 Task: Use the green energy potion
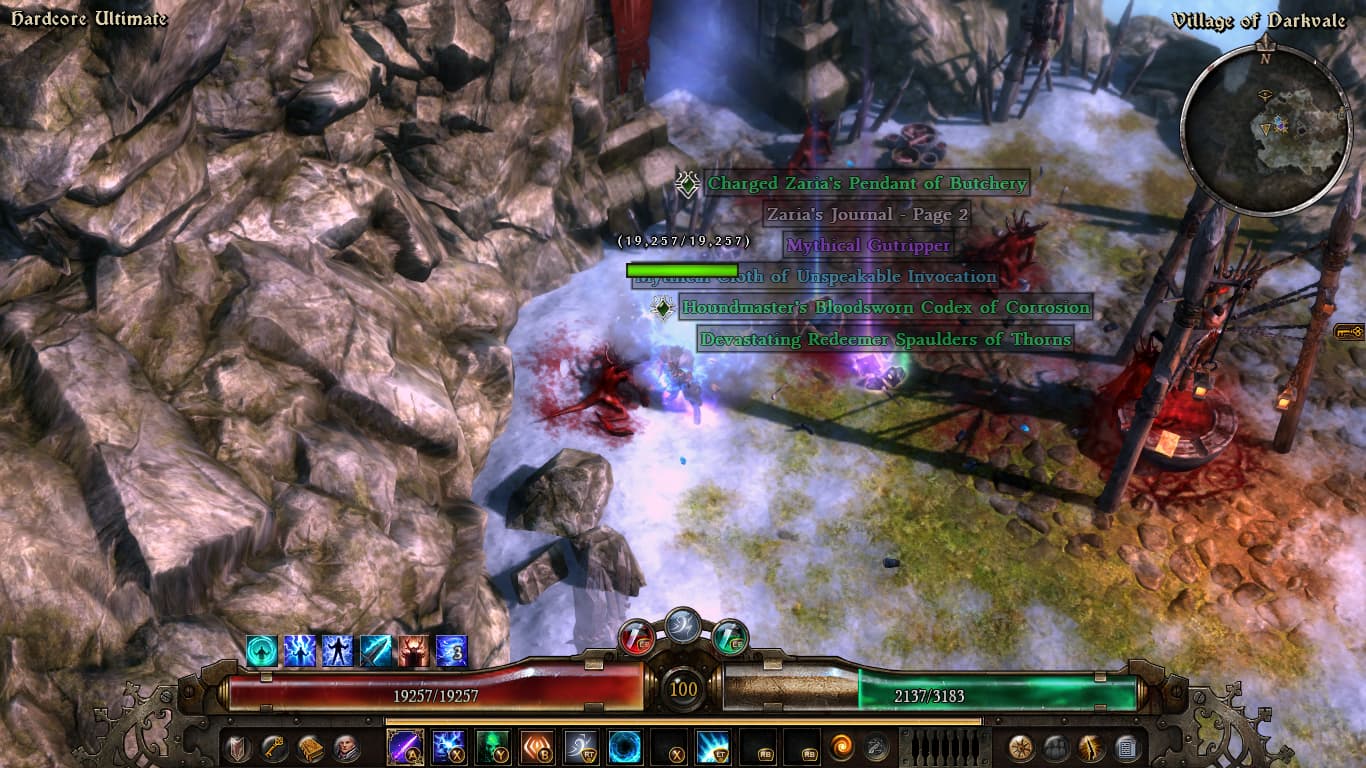tap(730, 635)
